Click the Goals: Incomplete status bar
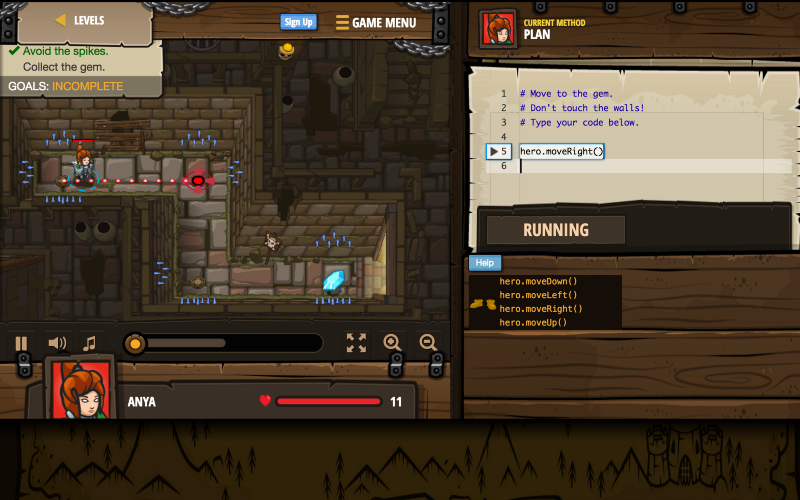800x500 pixels. pos(66,86)
